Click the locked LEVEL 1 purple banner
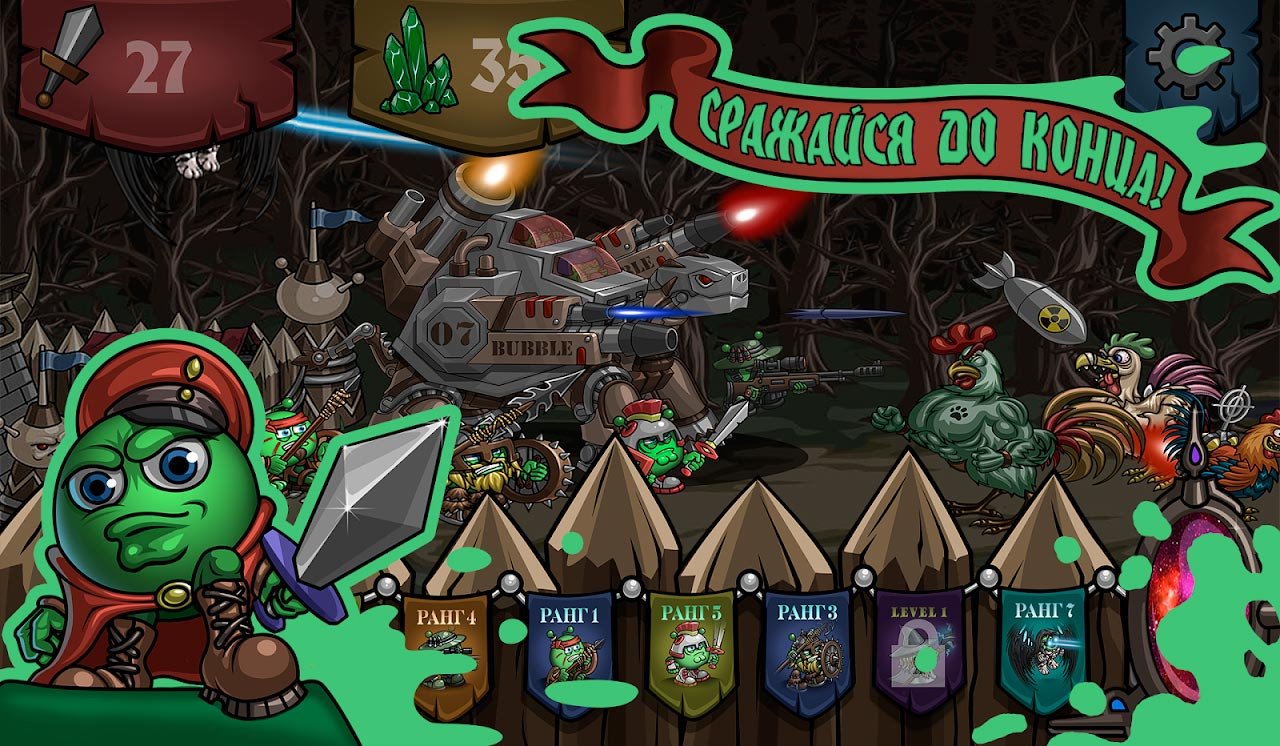1280x746 pixels. coord(920,650)
